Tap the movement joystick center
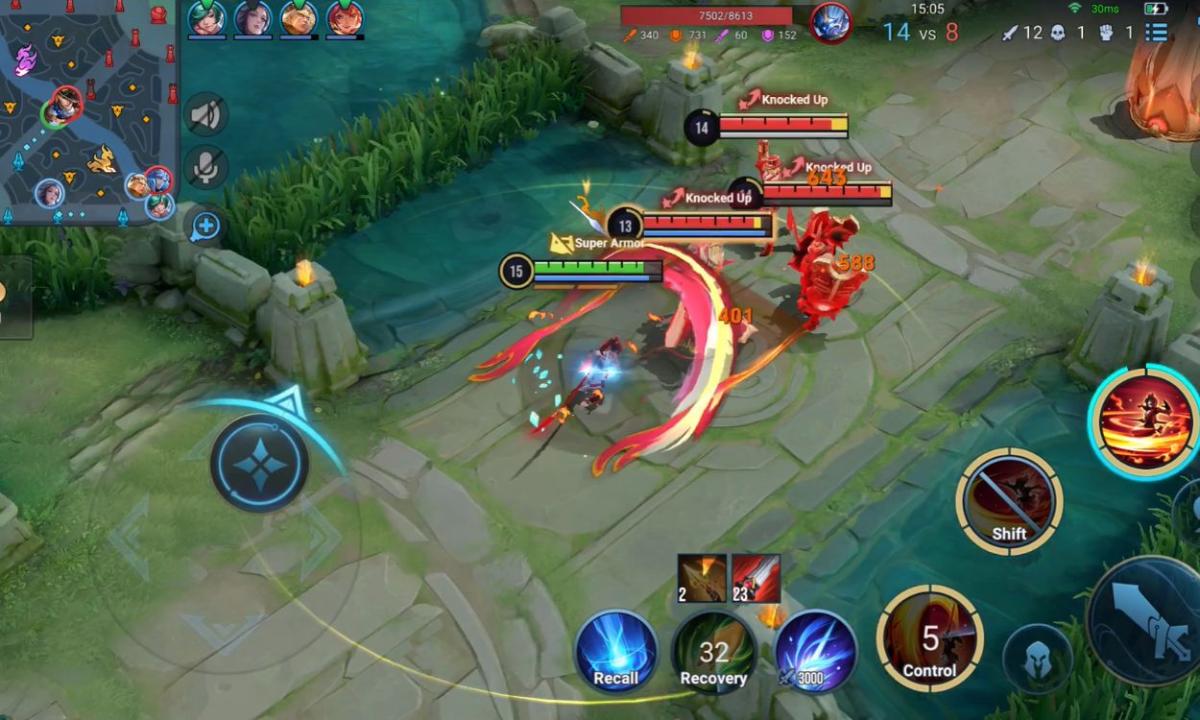Screen dimensions: 1200x720 tap(260, 464)
